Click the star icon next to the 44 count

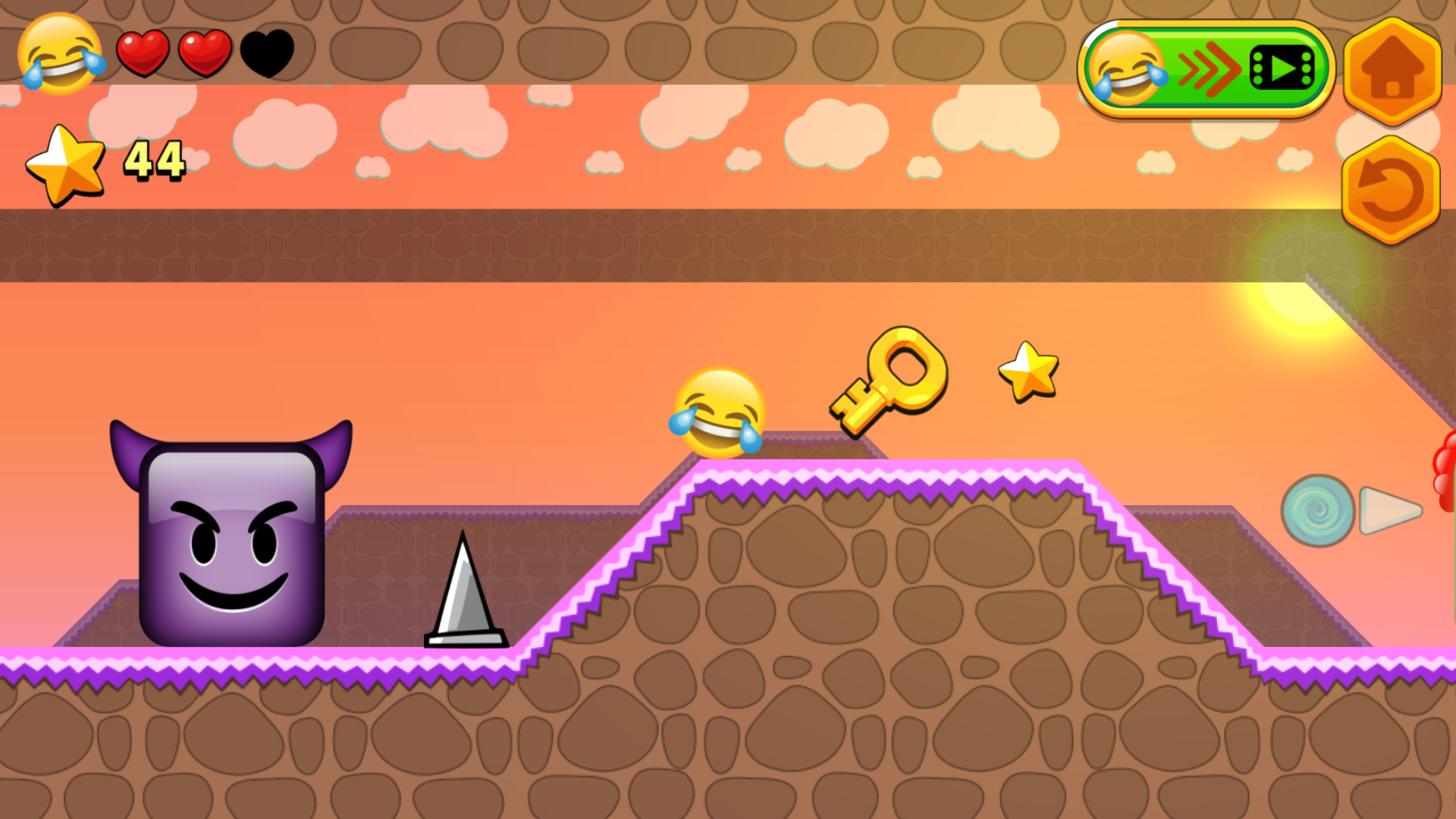pos(64,162)
